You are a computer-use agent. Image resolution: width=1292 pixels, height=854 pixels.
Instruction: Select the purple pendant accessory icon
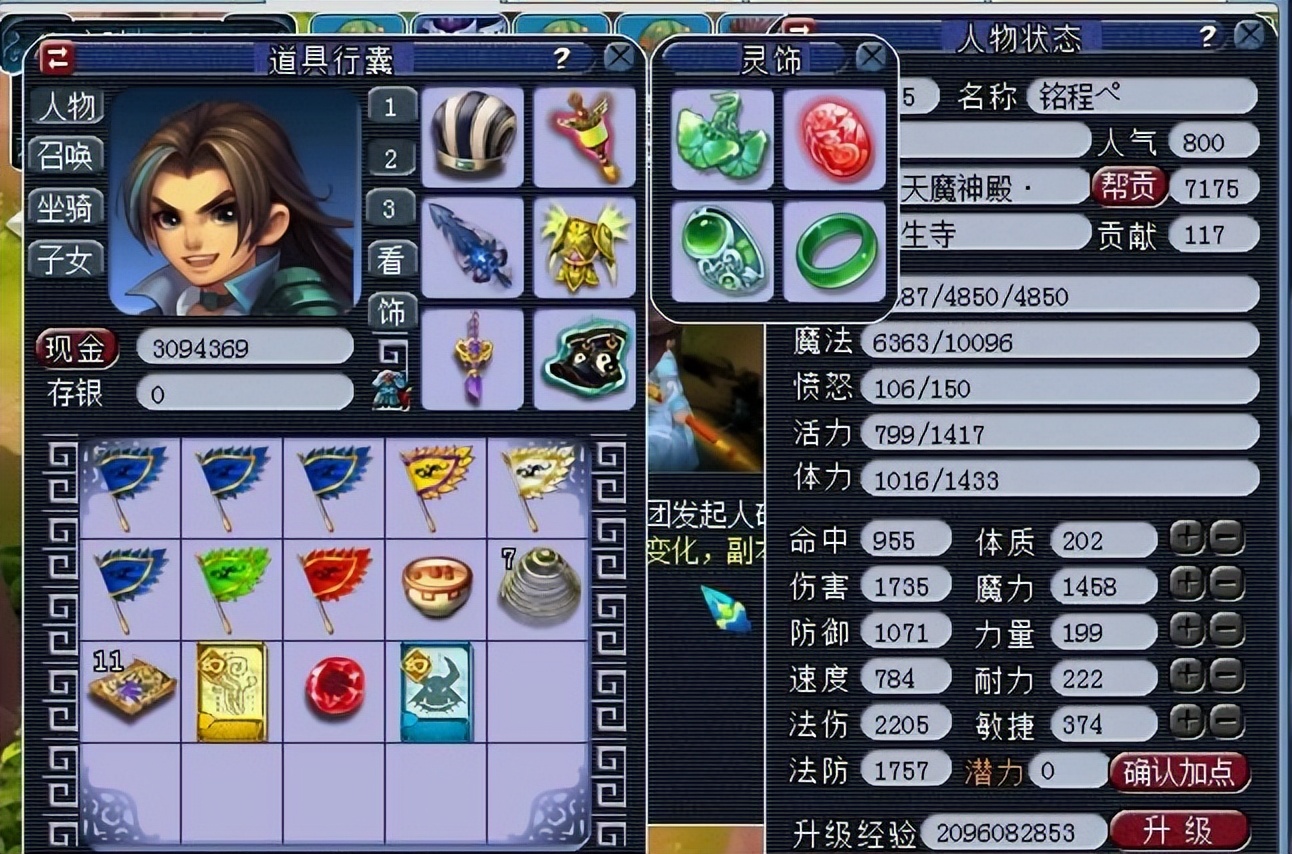472,359
